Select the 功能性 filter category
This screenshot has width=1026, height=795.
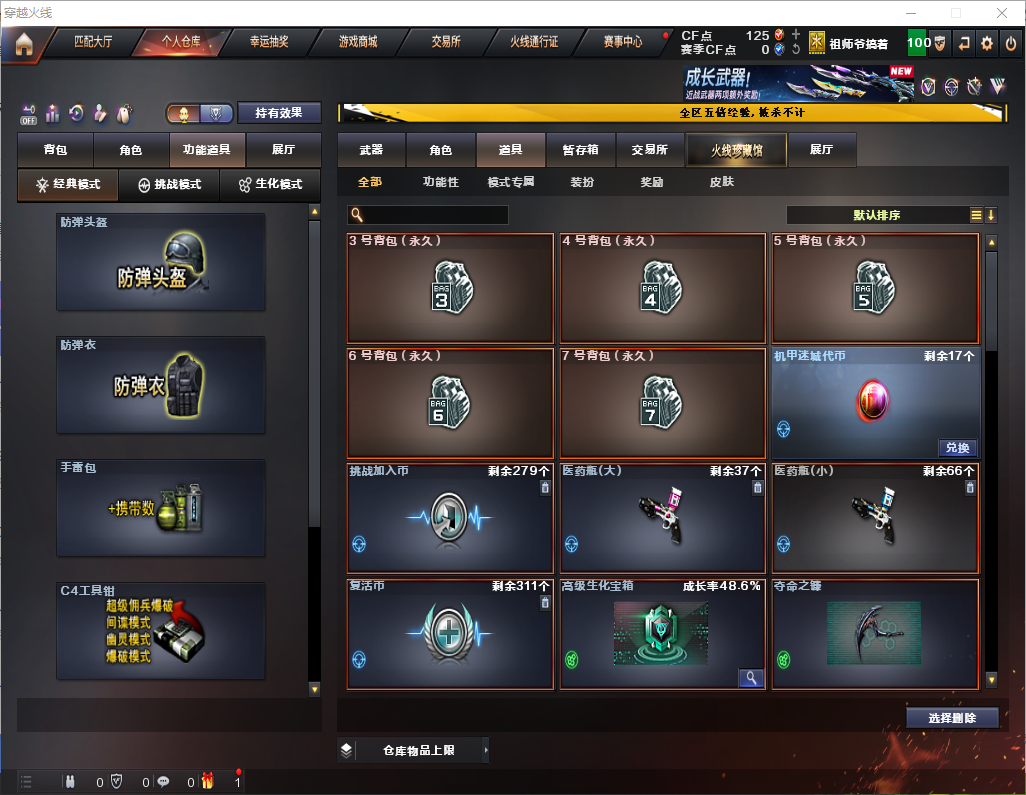440,182
